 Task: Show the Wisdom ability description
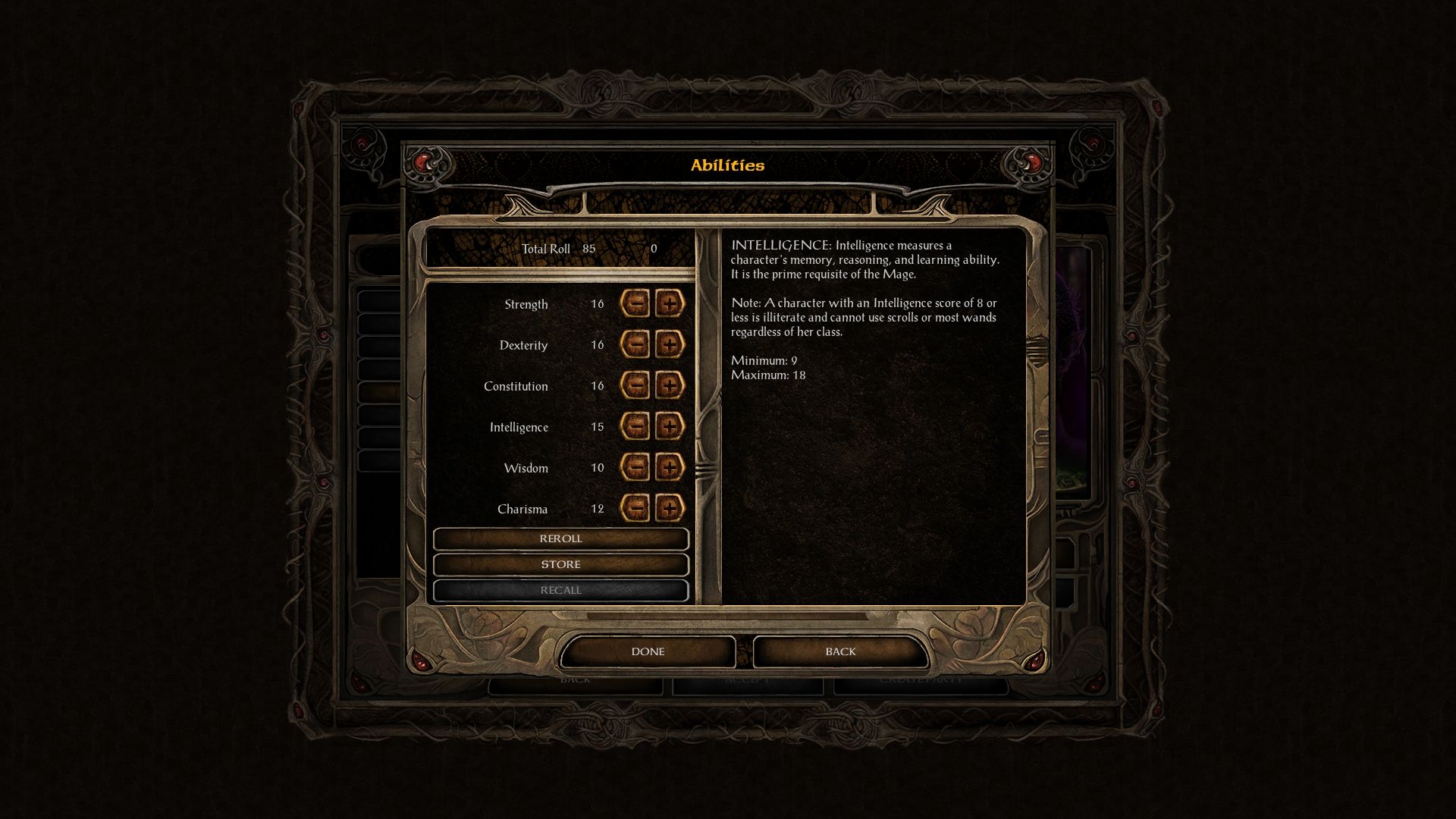coord(526,469)
